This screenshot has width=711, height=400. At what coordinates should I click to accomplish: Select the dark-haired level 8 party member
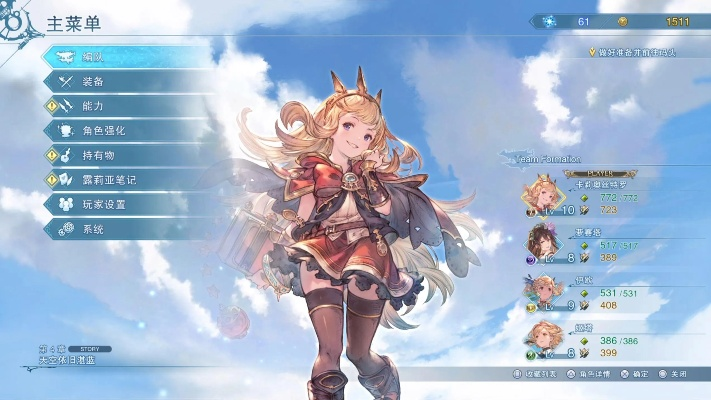click(x=543, y=244)
